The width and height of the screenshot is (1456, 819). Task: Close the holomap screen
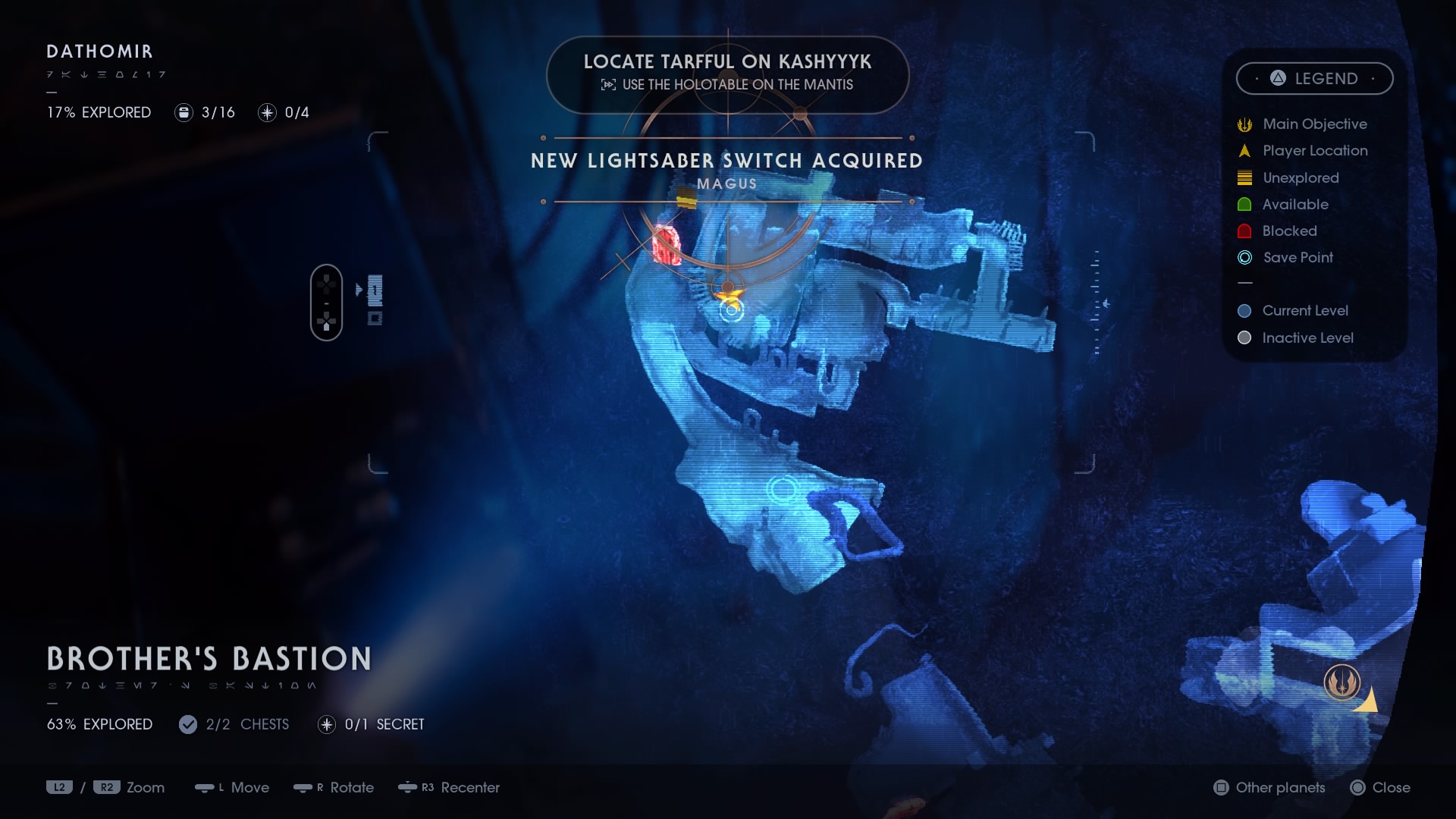pos(1382,788)
